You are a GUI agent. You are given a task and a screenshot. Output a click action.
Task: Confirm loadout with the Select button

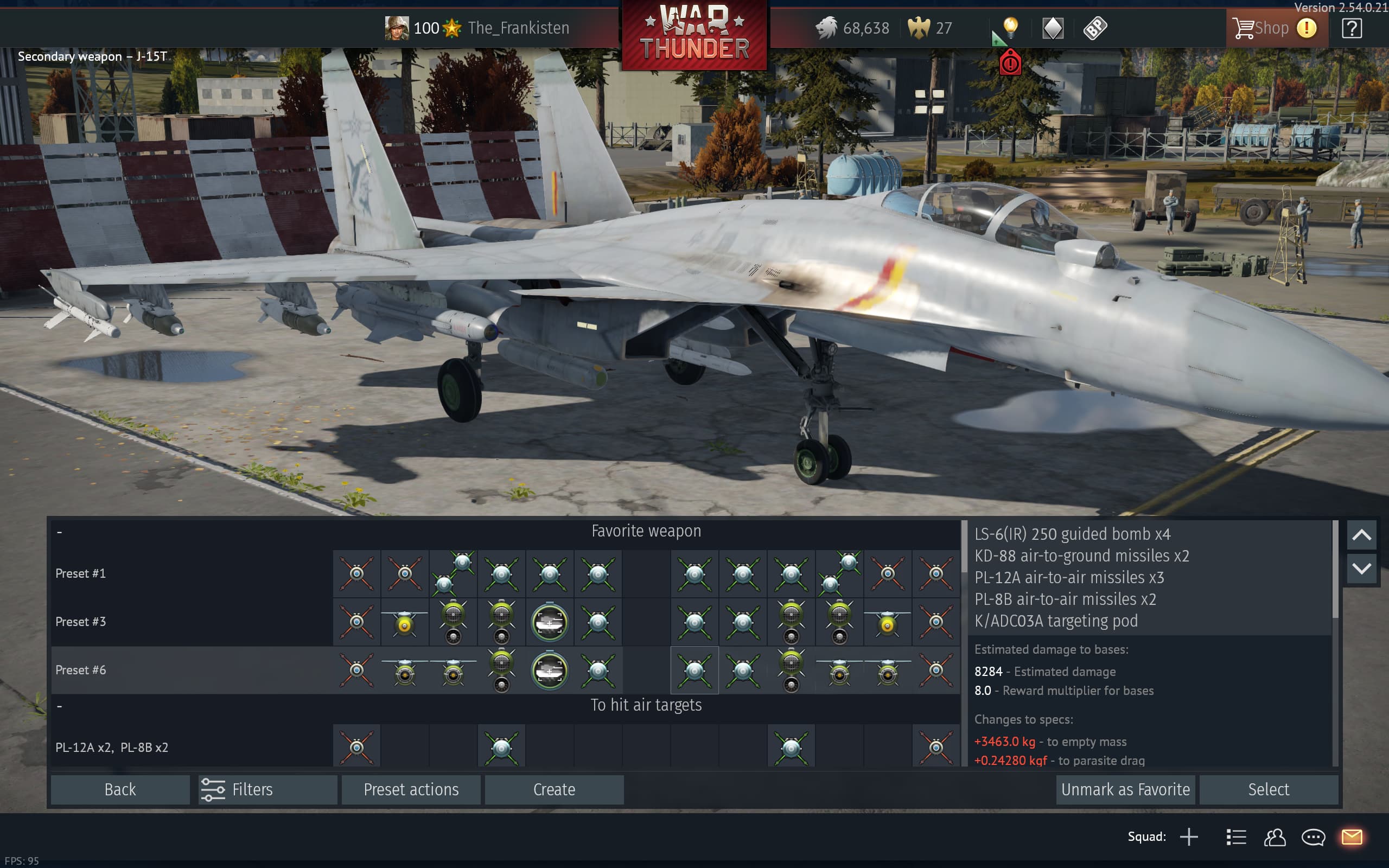1269,789
